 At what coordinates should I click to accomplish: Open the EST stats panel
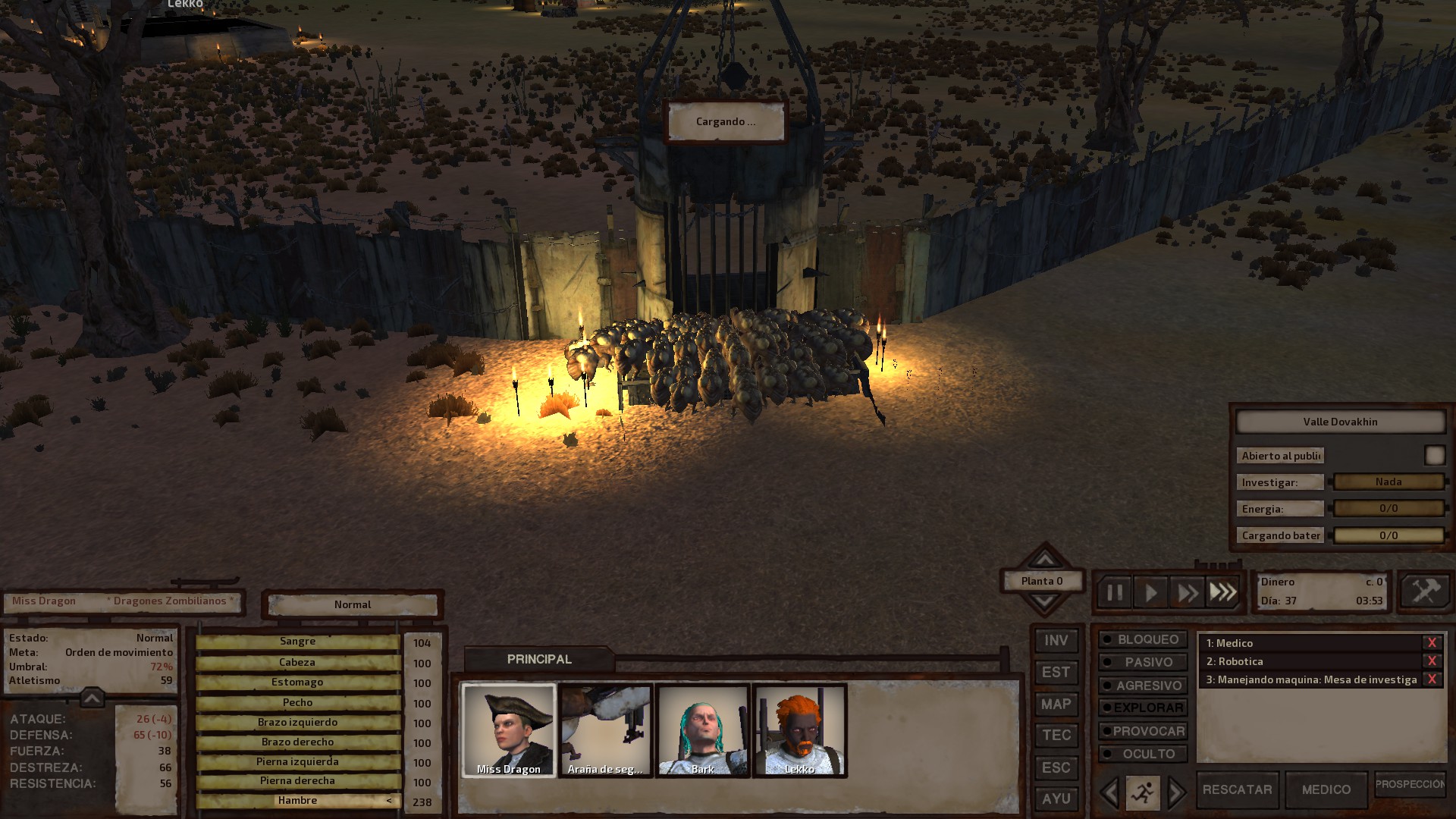(x=1056, y=673)
